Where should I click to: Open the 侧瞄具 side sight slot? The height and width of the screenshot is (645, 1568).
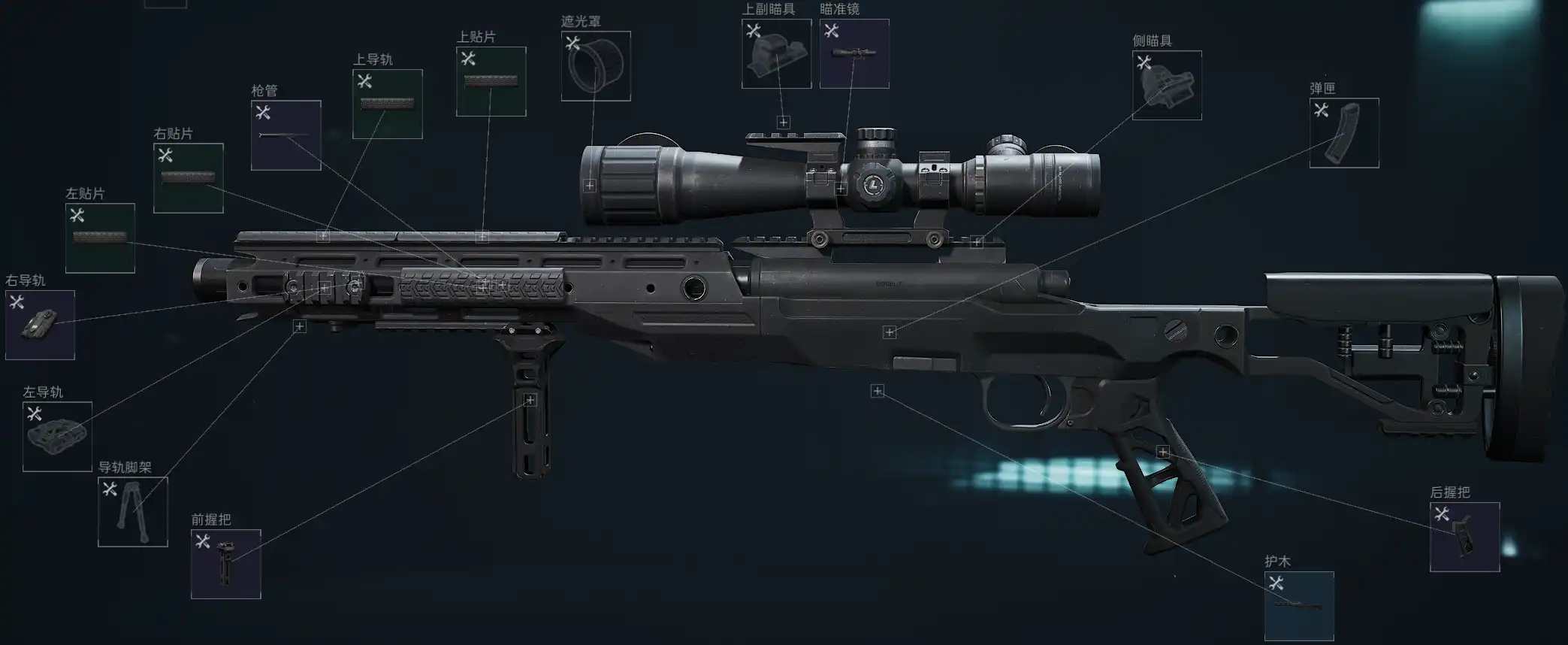[x=1167, y=86]
